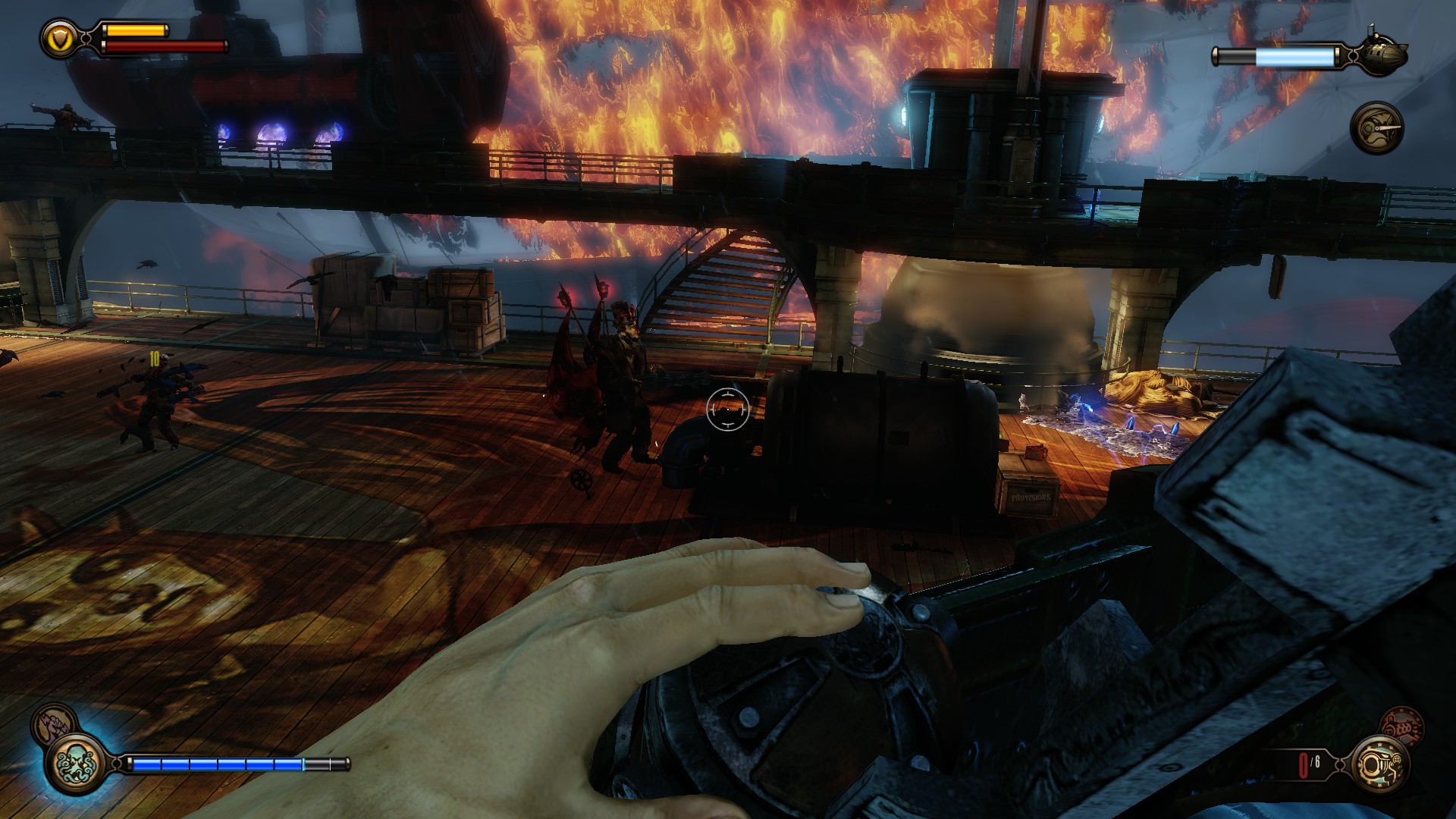The width and height of the screenshot is (1456, 819).
Task: Swap to the red secondary weapon icon
Action: [x=1400, y=725]
